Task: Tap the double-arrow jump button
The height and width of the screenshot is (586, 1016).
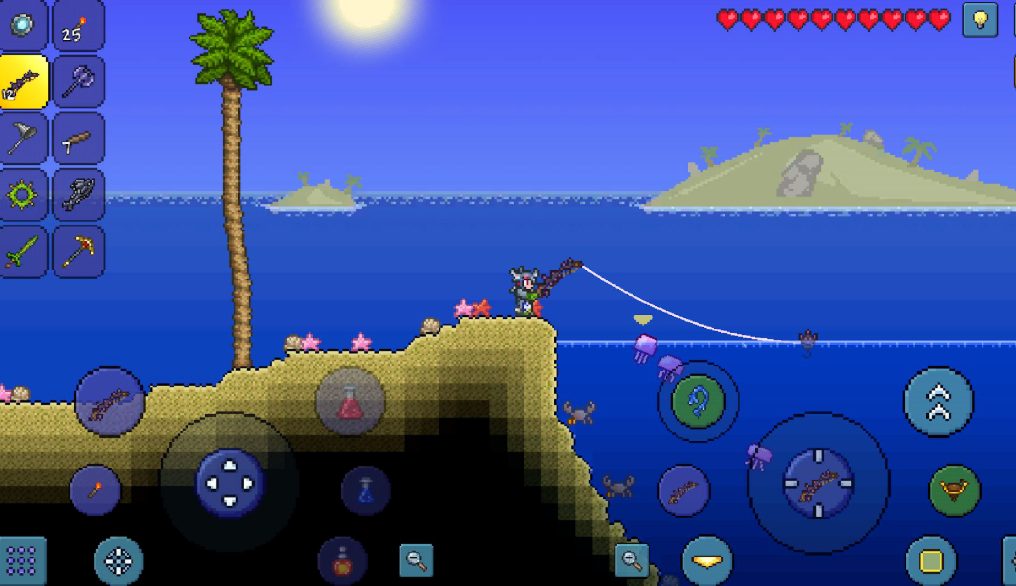Action: tap(938, 402)
